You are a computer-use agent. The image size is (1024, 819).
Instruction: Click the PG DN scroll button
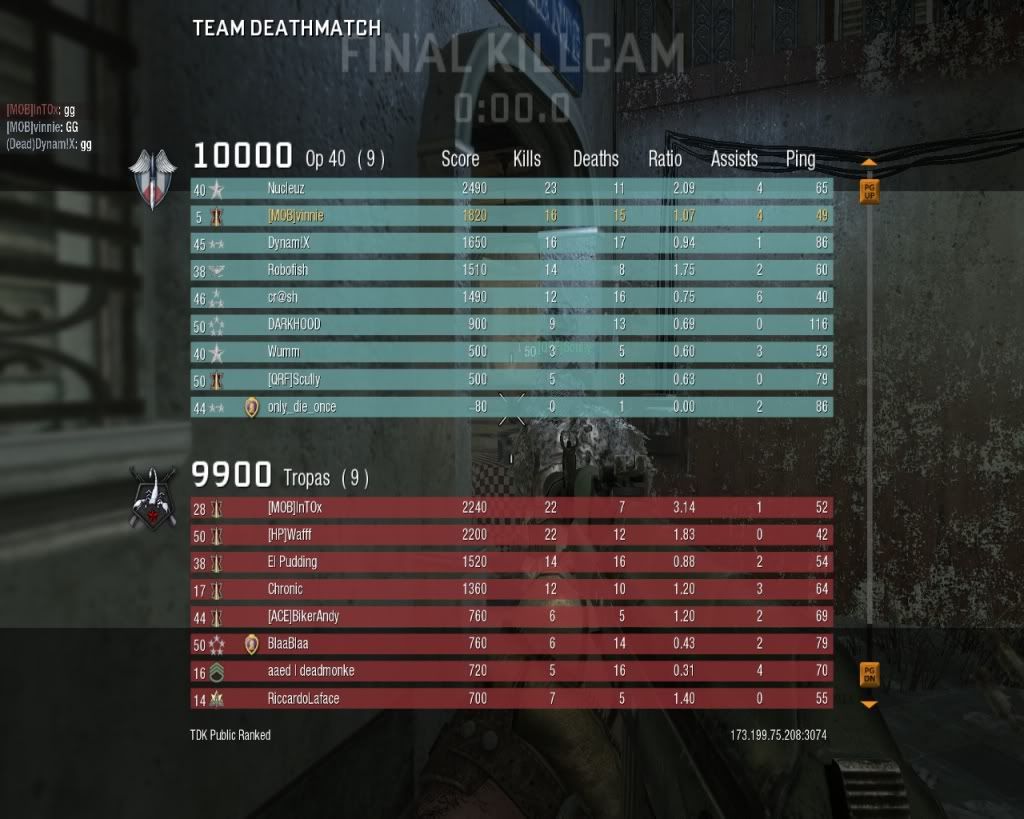click(x=869, y=674)
